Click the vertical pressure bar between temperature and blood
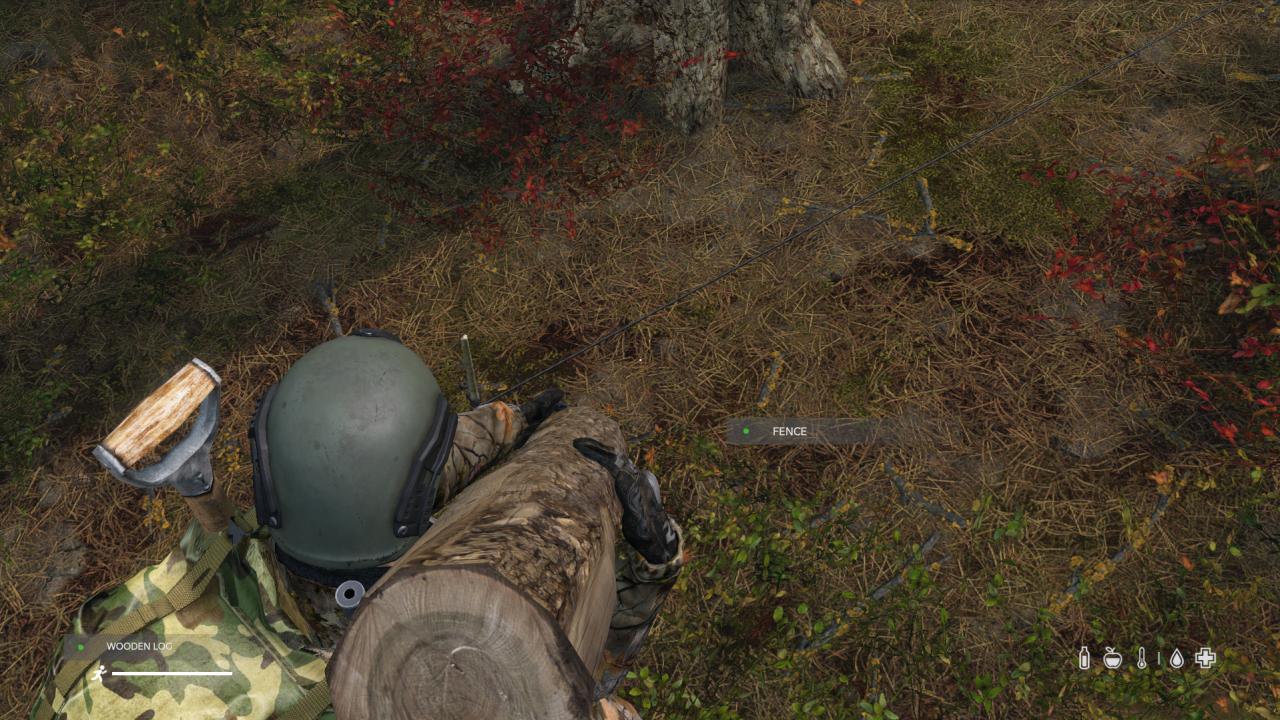Viewport: 1280px width, 720px height. pos(1159,658)
